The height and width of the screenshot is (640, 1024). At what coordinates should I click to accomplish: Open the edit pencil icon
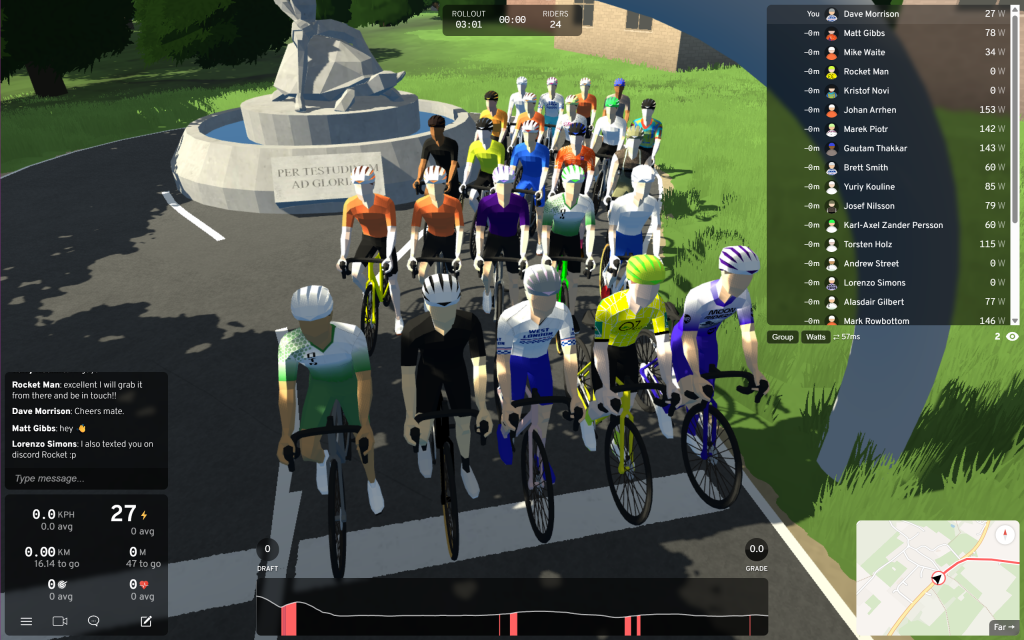coord(146,621)
